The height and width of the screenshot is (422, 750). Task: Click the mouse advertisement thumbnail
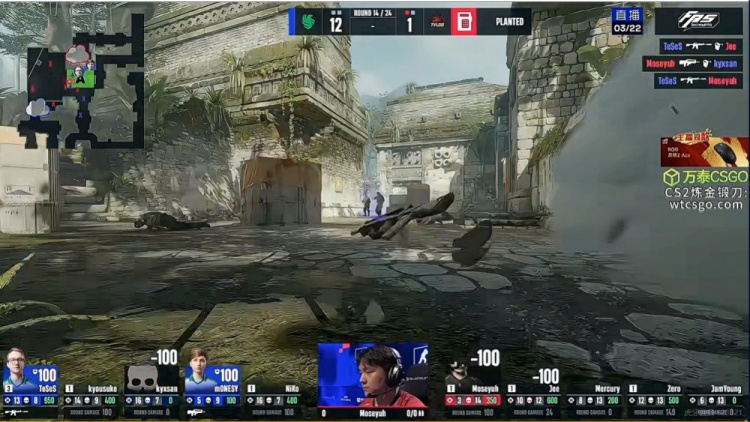(x=704, y=151)
